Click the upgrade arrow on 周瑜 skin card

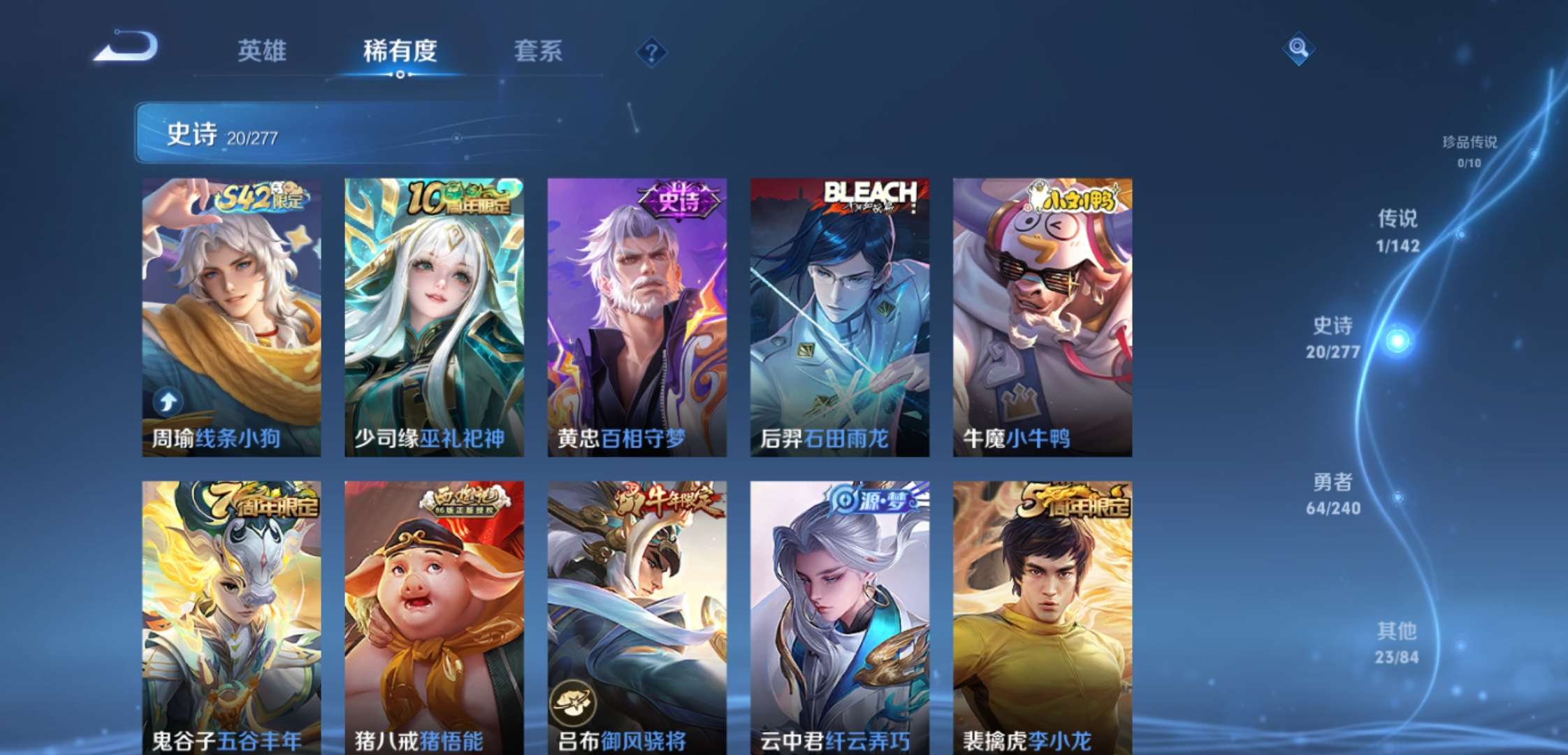click(x=166, y=401)
